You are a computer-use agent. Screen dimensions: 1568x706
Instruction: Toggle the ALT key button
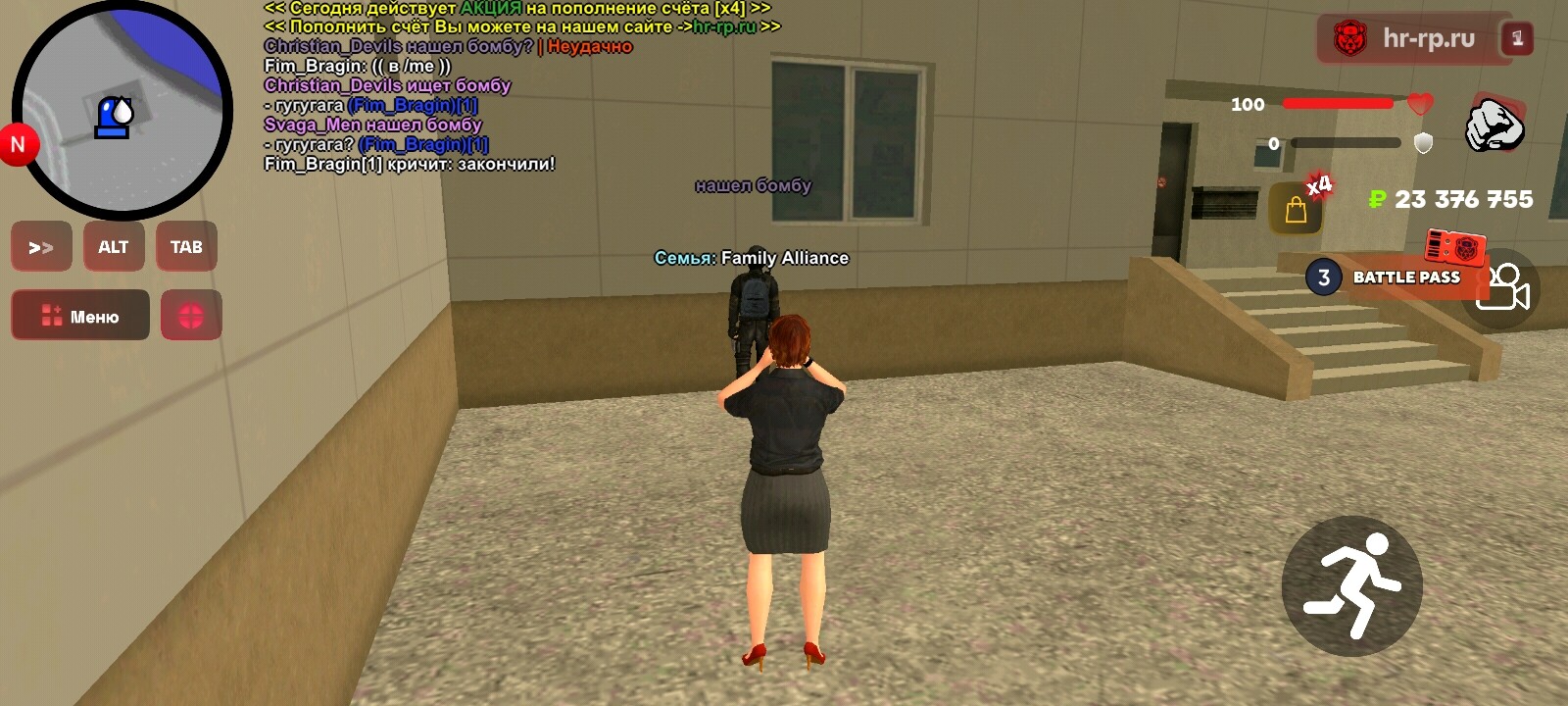[x=114, y=246]
